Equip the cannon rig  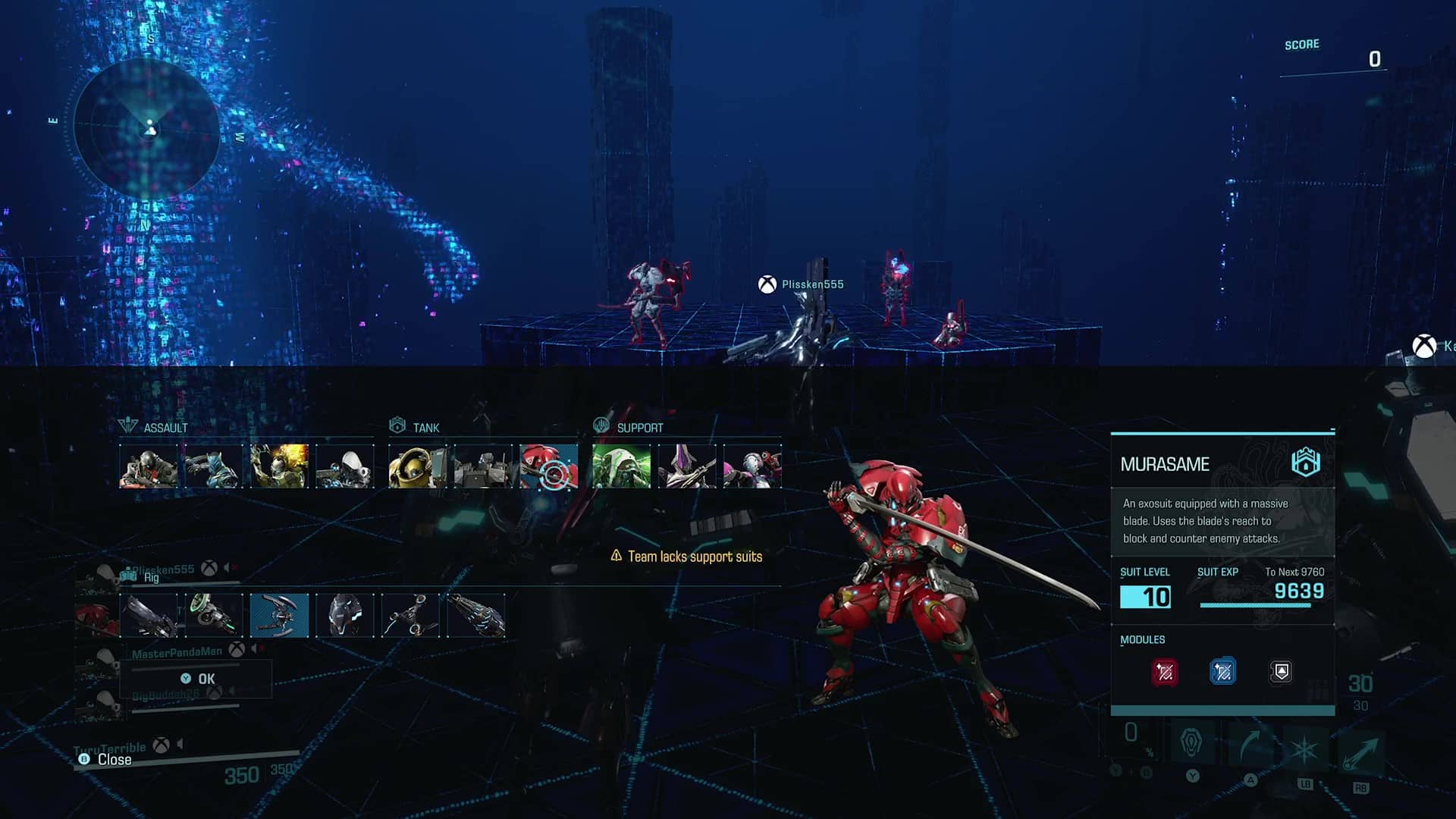click(149, 615)
